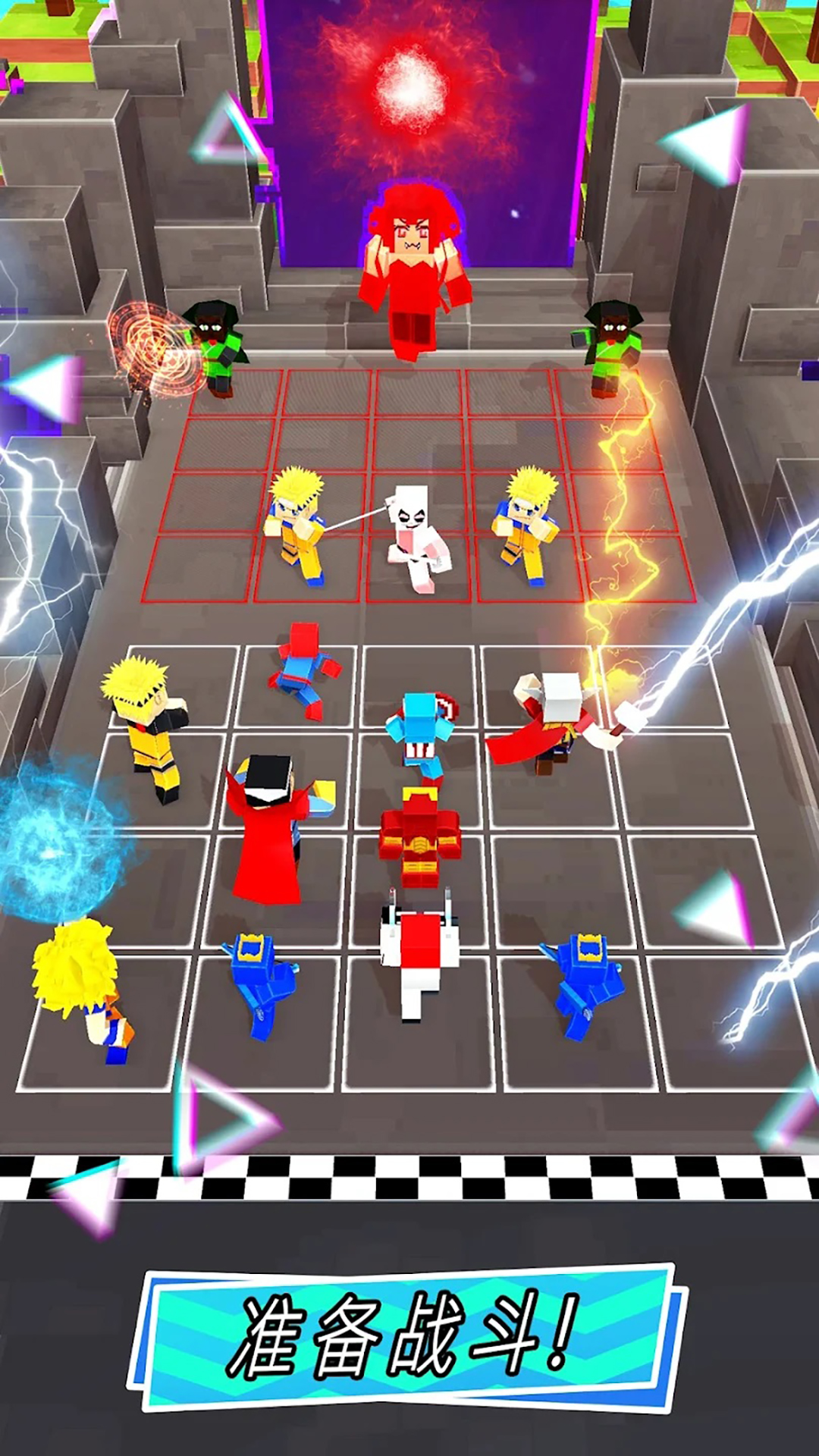Tap the 准备战斗! banner button
The image size is (819, 1456).
(408, 1338)
